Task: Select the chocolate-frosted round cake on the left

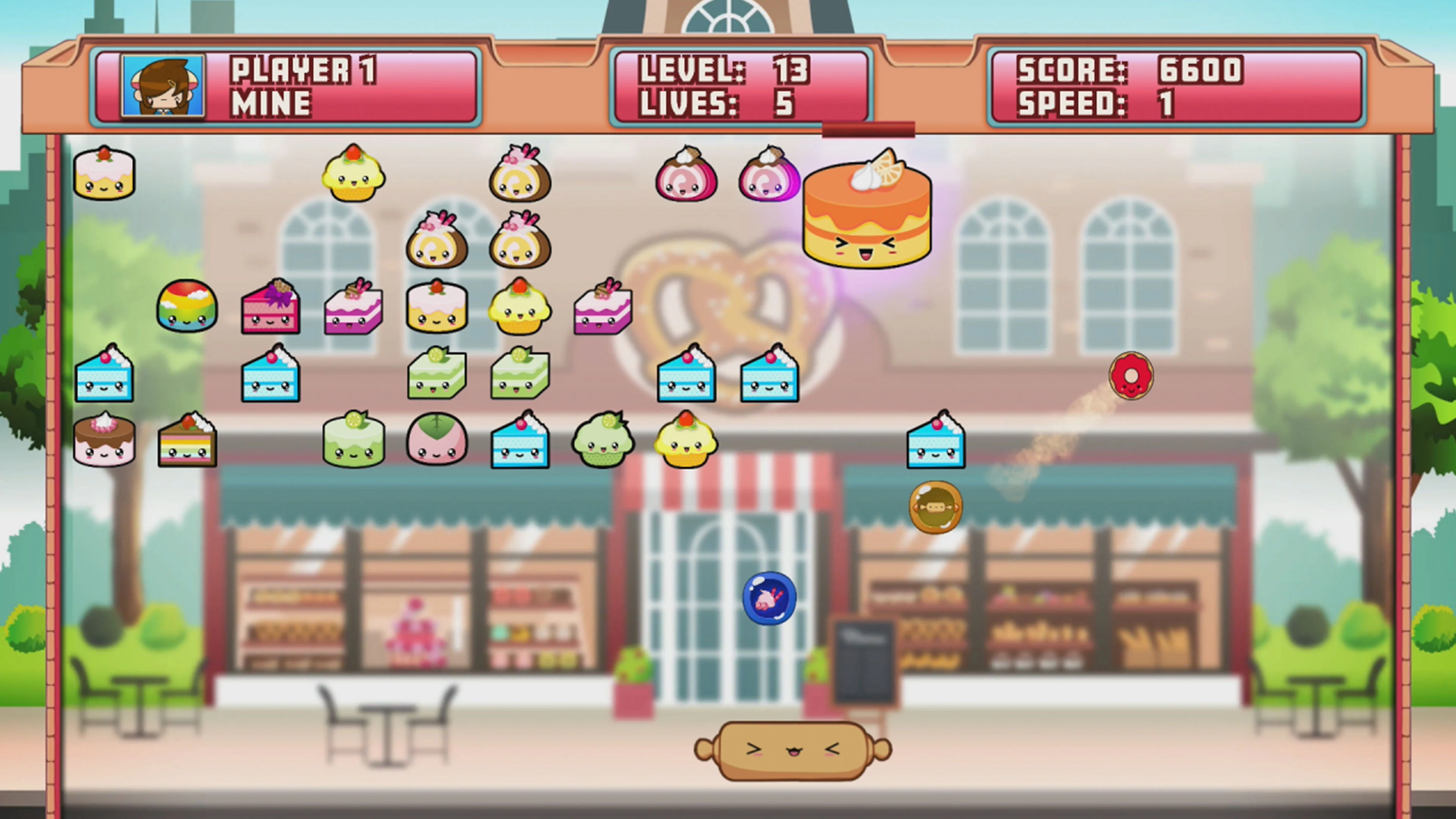Action: point(105,441)
